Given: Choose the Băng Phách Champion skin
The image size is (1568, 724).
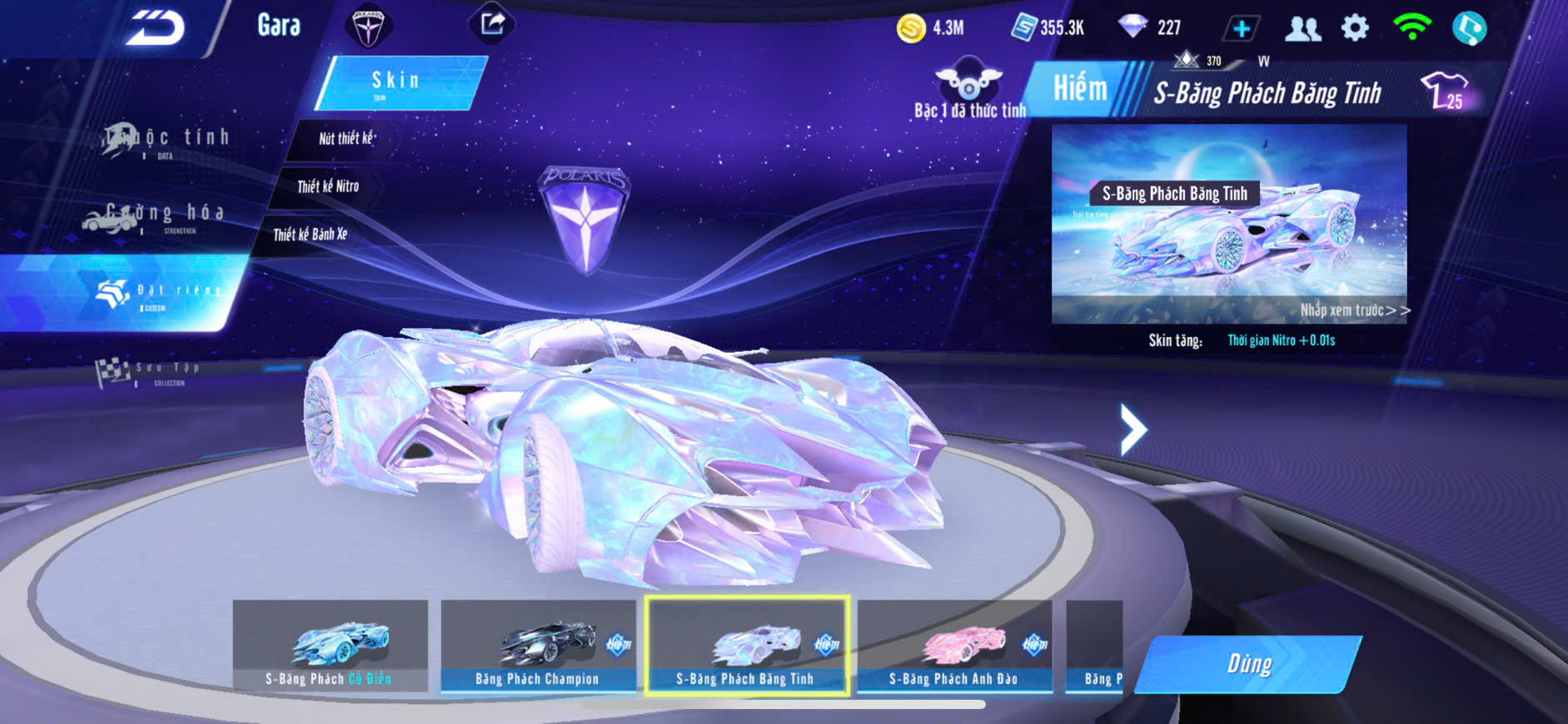Looking at the screenshot, I should point(538,647).
